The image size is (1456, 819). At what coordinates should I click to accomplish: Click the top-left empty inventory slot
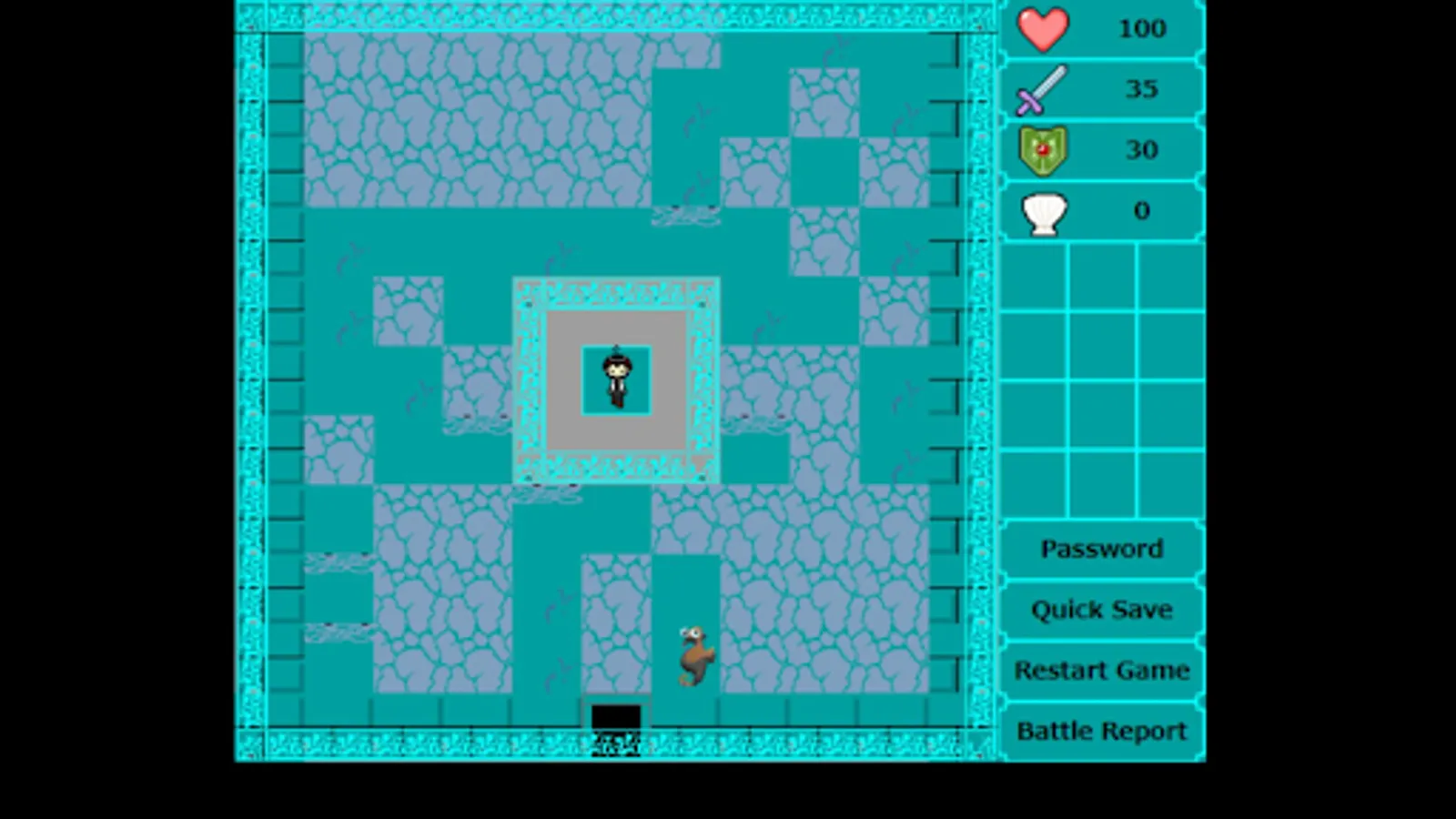(1033, 278)
